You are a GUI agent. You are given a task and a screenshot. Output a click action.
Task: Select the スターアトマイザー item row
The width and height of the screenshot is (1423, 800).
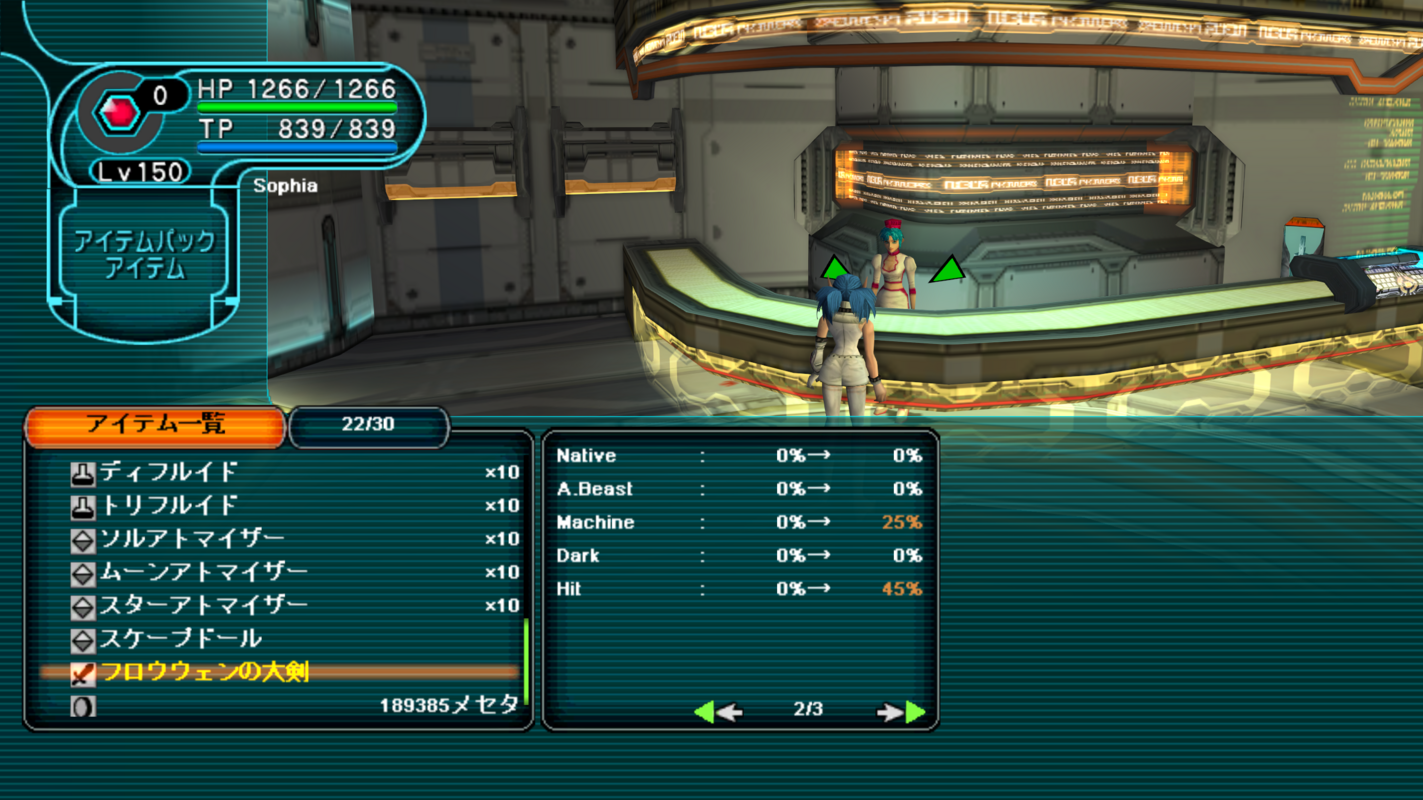click(280, 605)
